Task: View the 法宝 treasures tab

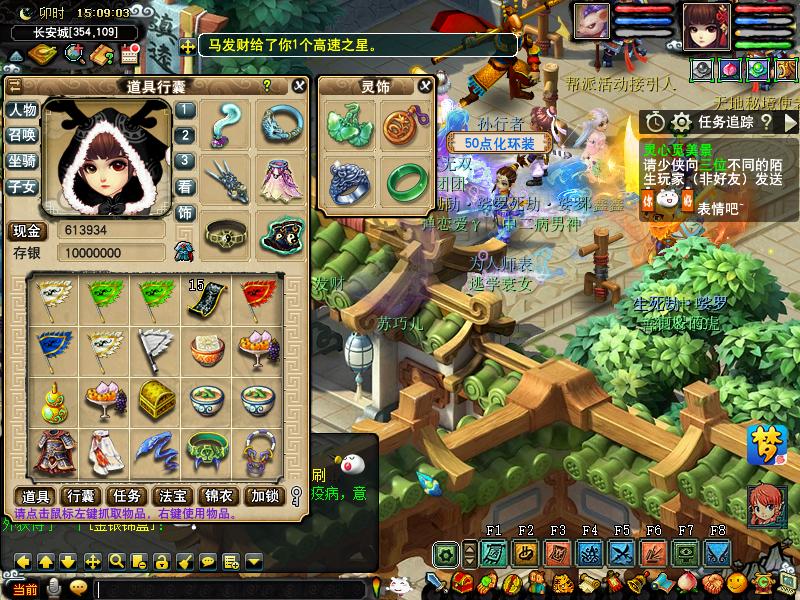Action: (x=174, y=495)
